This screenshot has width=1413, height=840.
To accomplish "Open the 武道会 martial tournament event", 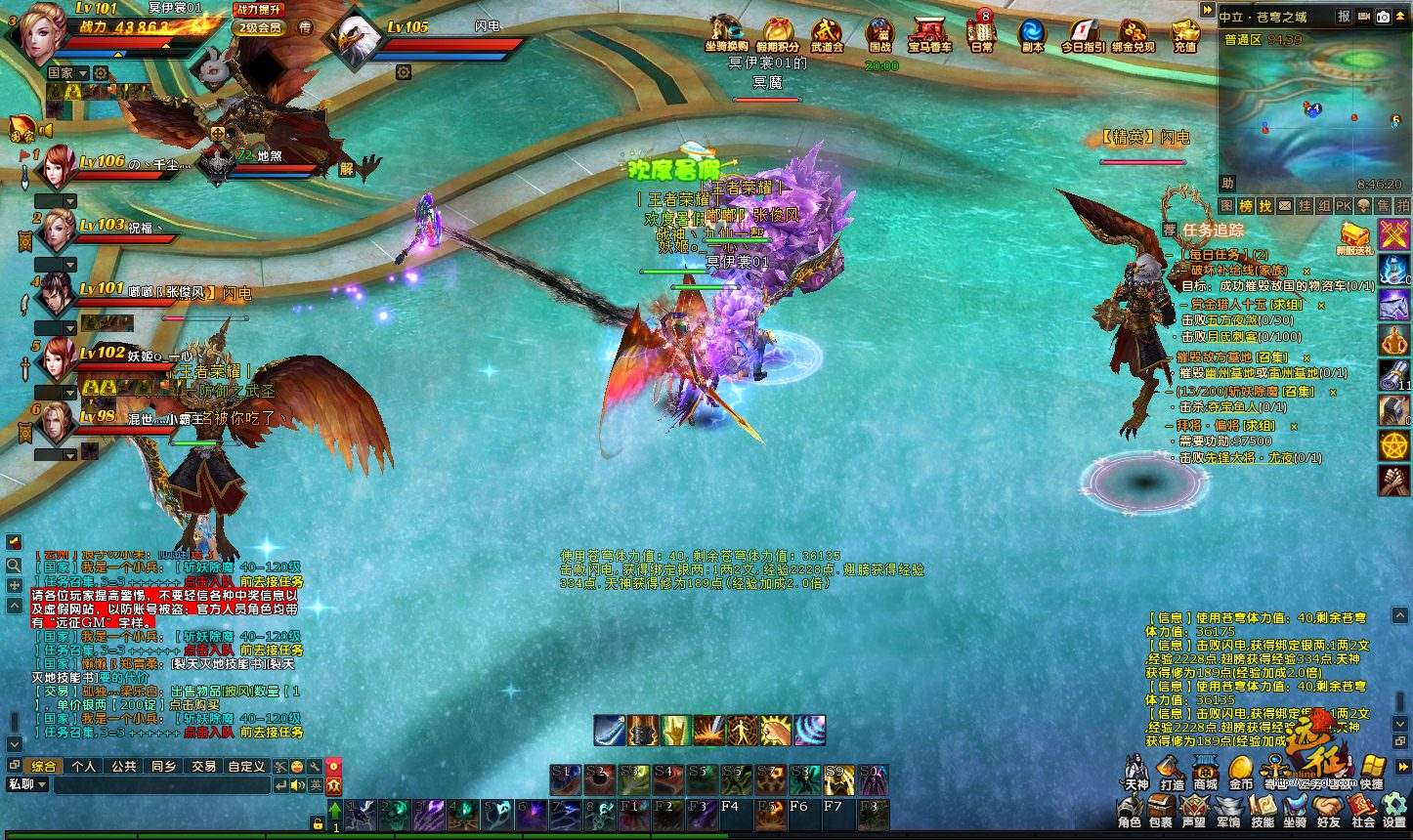I will [x=827, y=32].
